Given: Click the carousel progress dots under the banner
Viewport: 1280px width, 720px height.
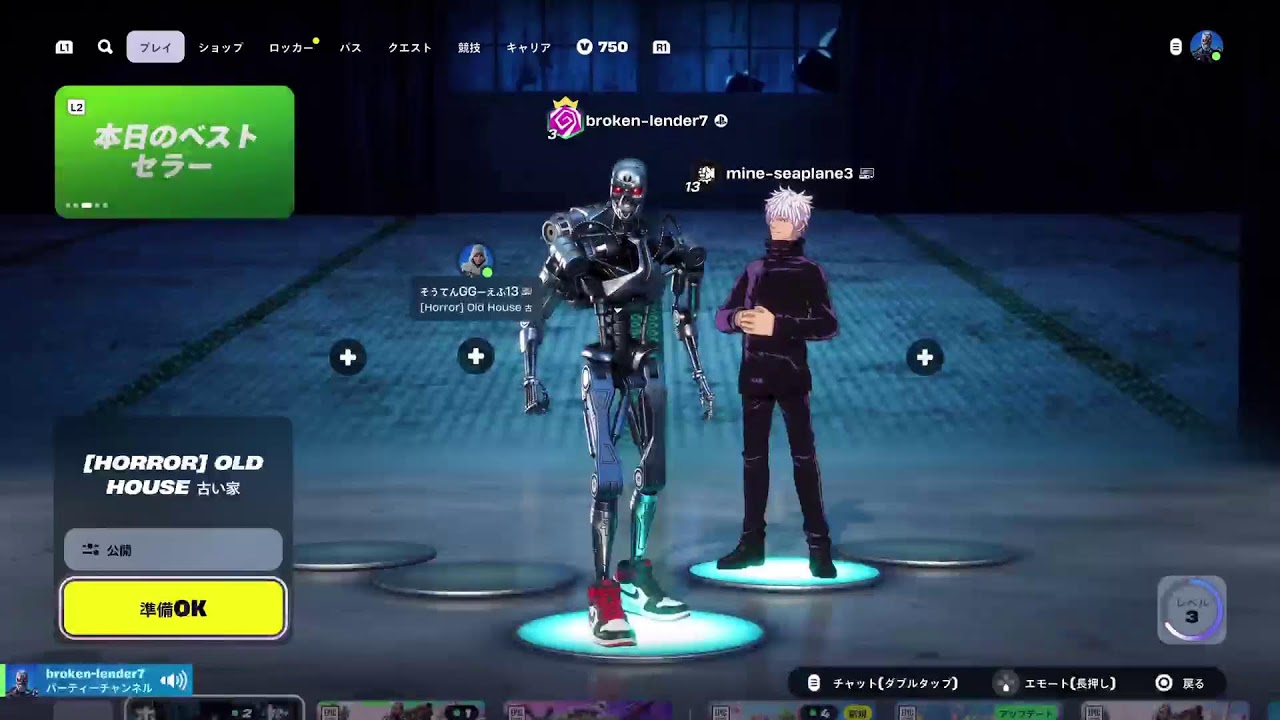Looking at the screenshot, I should click(88, 205).
